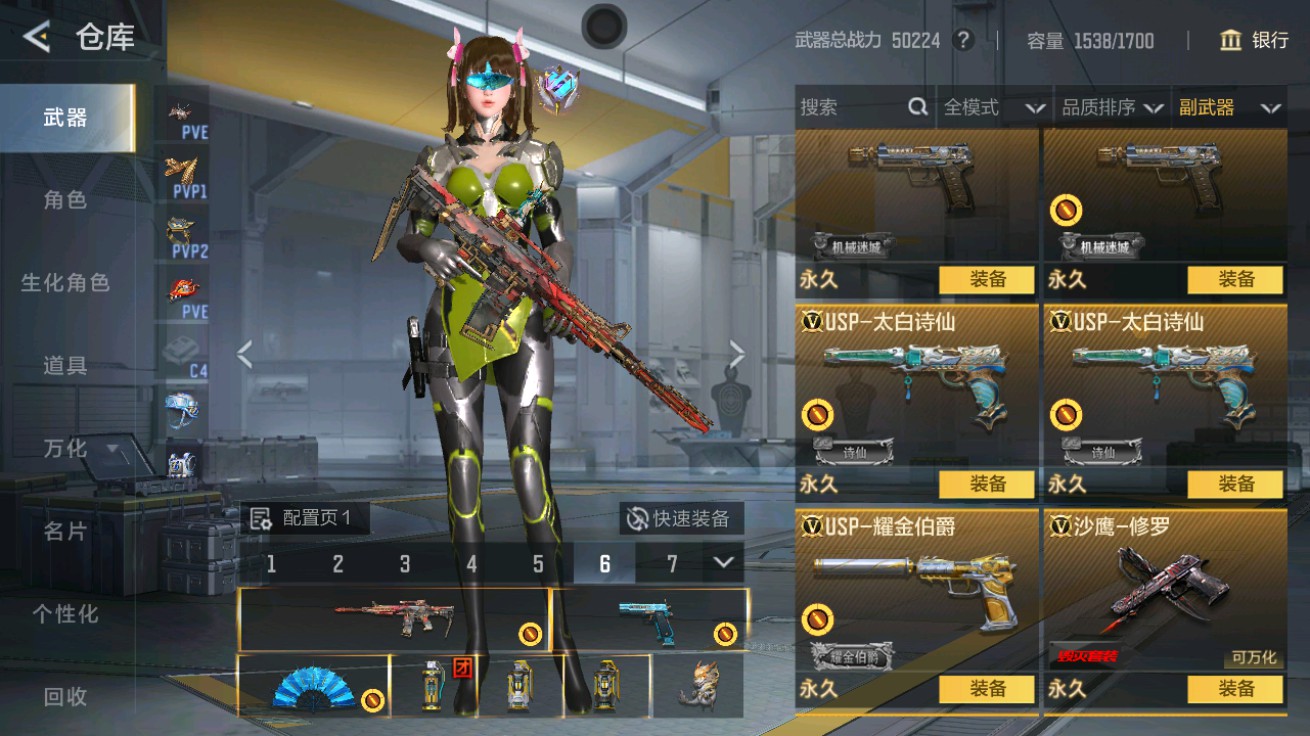
Task: Select the 道具 tab
Action: pyautogui.click(x=65, y=366)
